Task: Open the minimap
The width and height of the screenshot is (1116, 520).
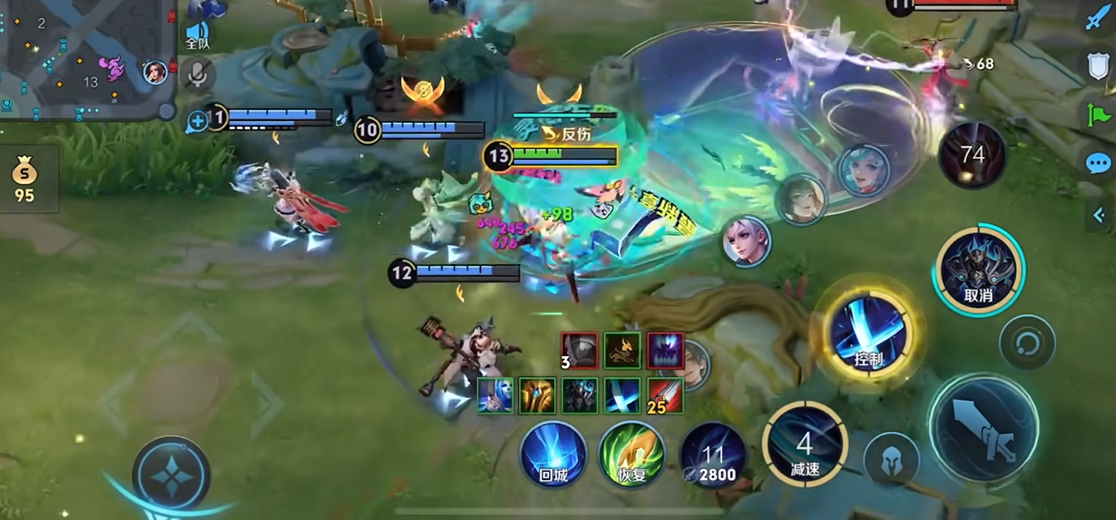Action: pyautogui.click(x=85, y=58)
